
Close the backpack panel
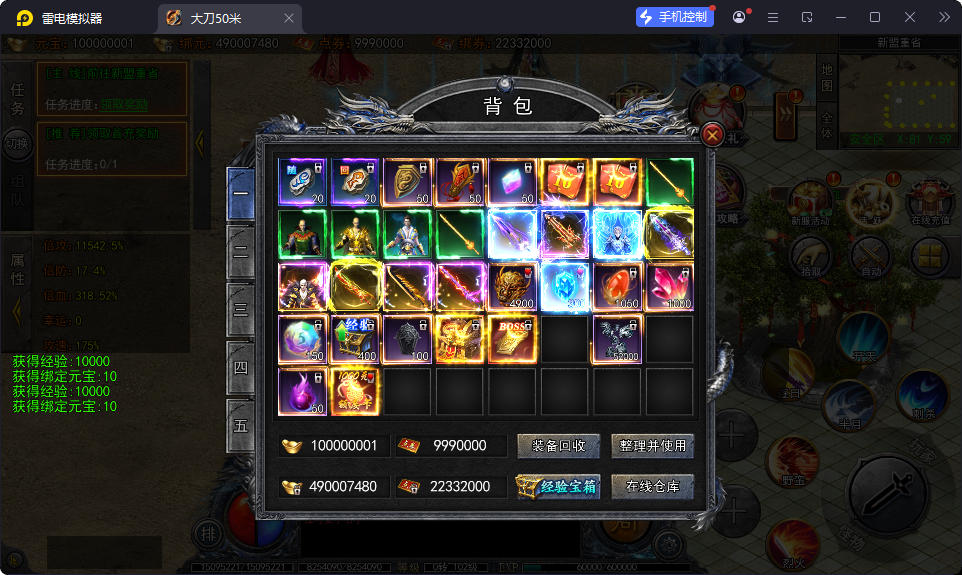pyautogui.click(x=712, y=135)
